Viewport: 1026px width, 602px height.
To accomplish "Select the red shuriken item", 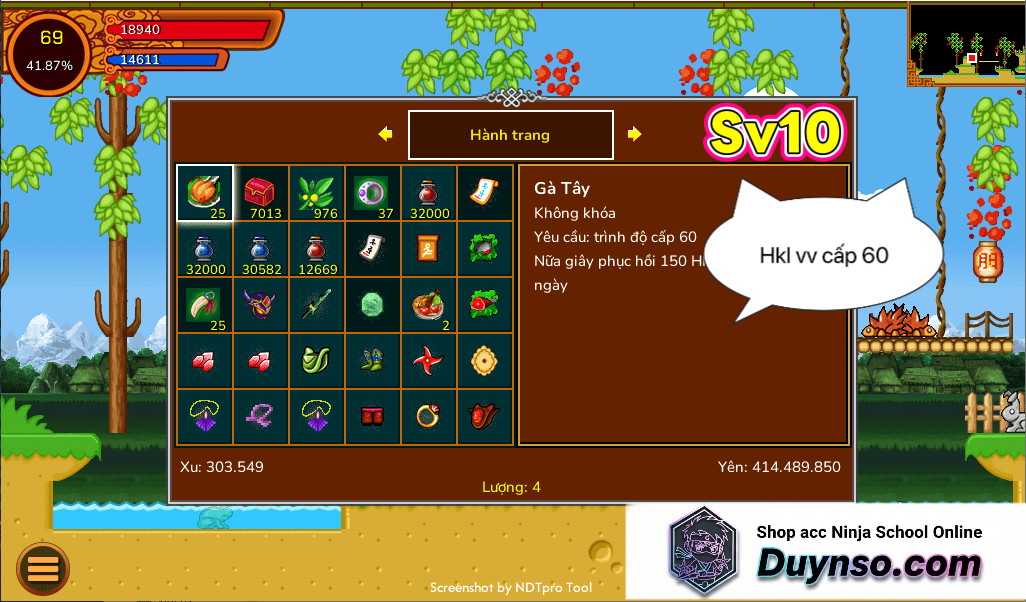I will coord(429,361).
